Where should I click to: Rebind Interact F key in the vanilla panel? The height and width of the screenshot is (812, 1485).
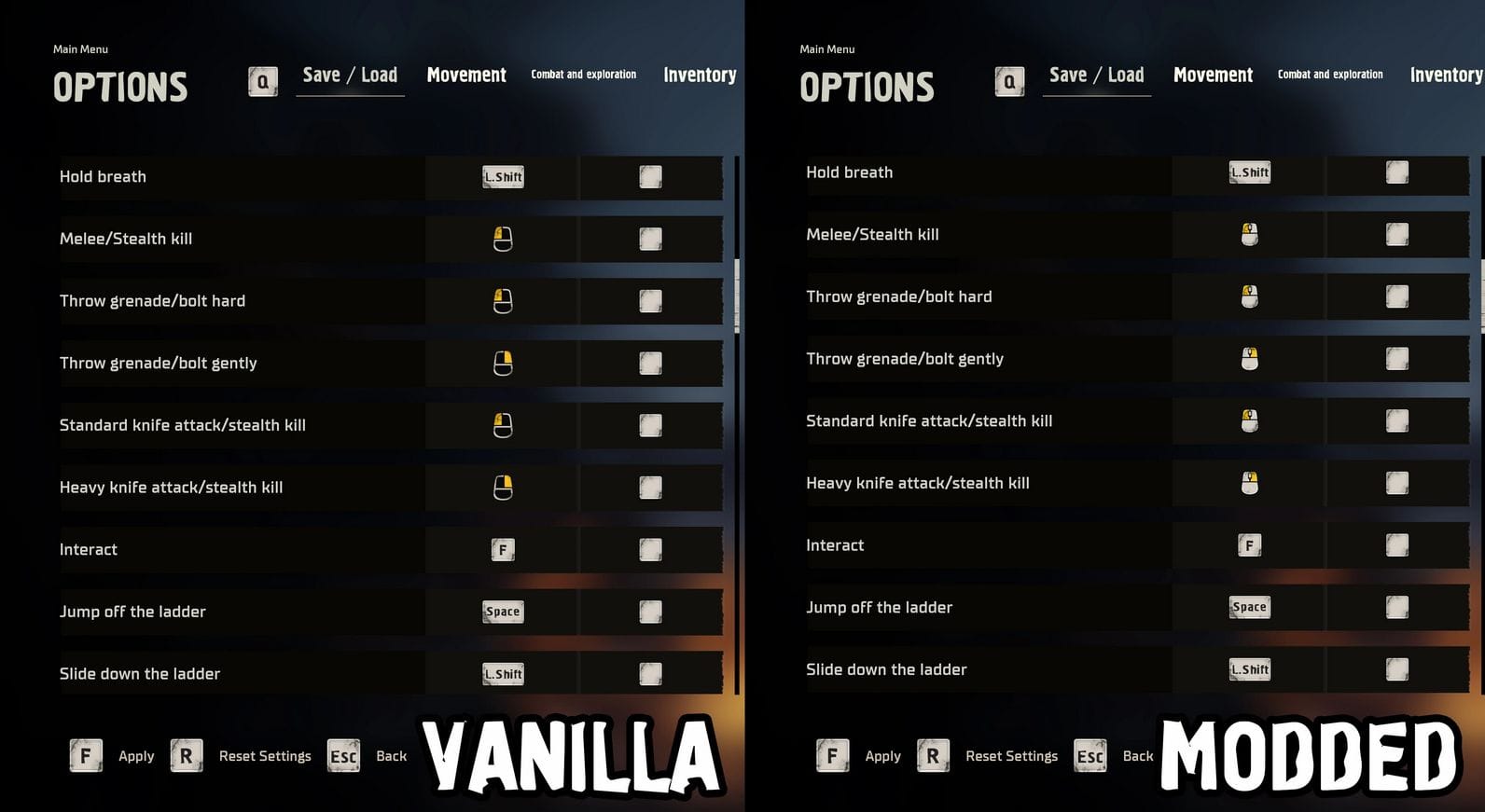[x=503, y=550]
